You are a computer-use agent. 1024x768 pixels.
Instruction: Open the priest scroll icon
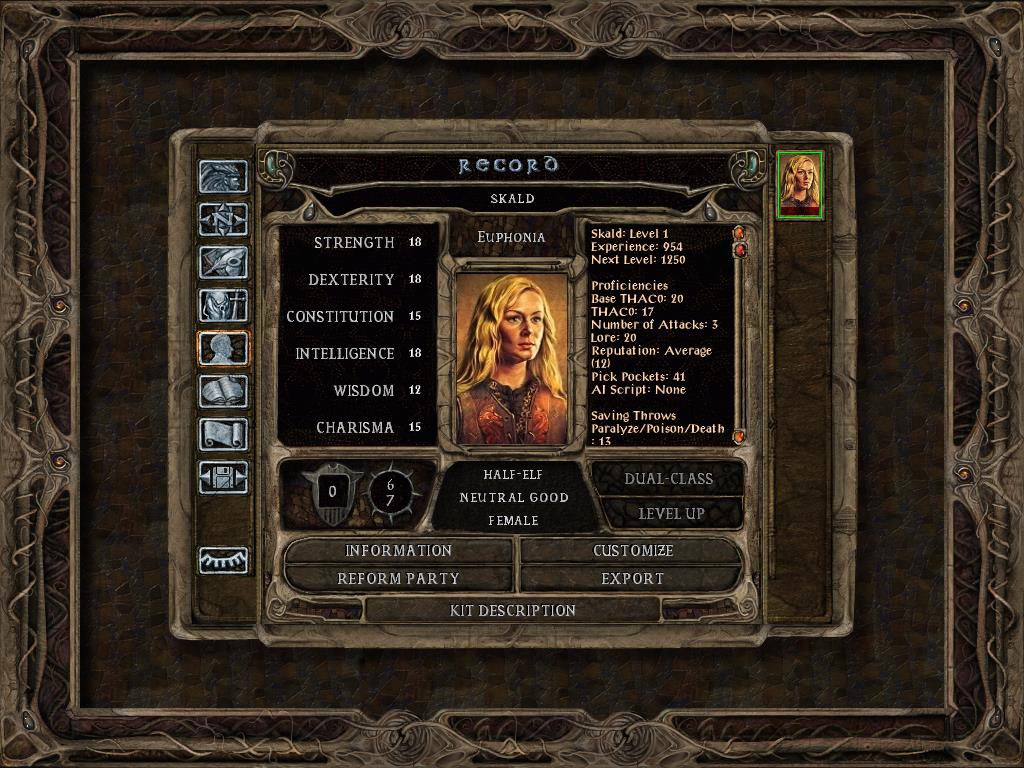pos(223,434)
